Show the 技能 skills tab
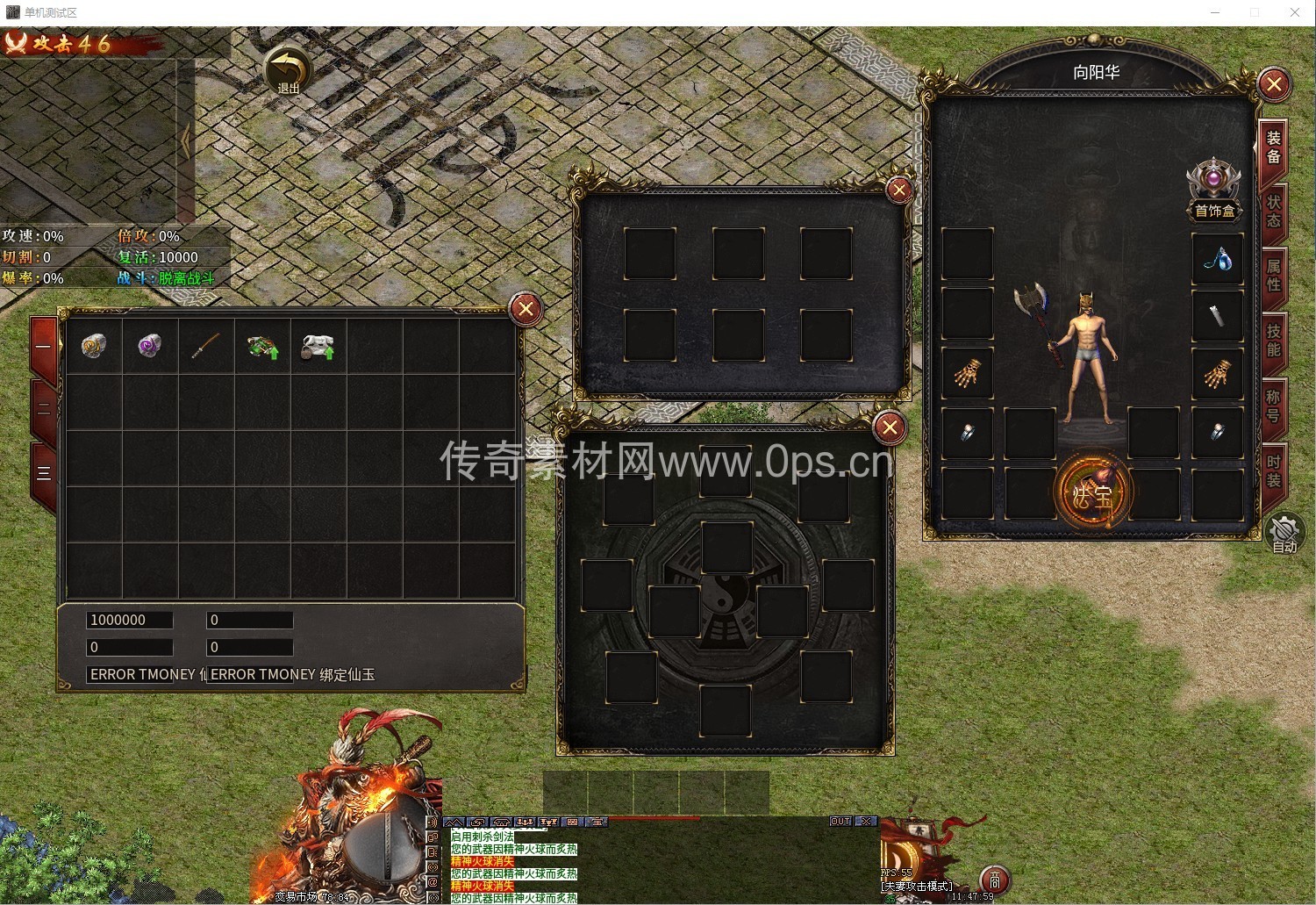This screenshot has height=905, width=1316. [x=1273, y=340]
